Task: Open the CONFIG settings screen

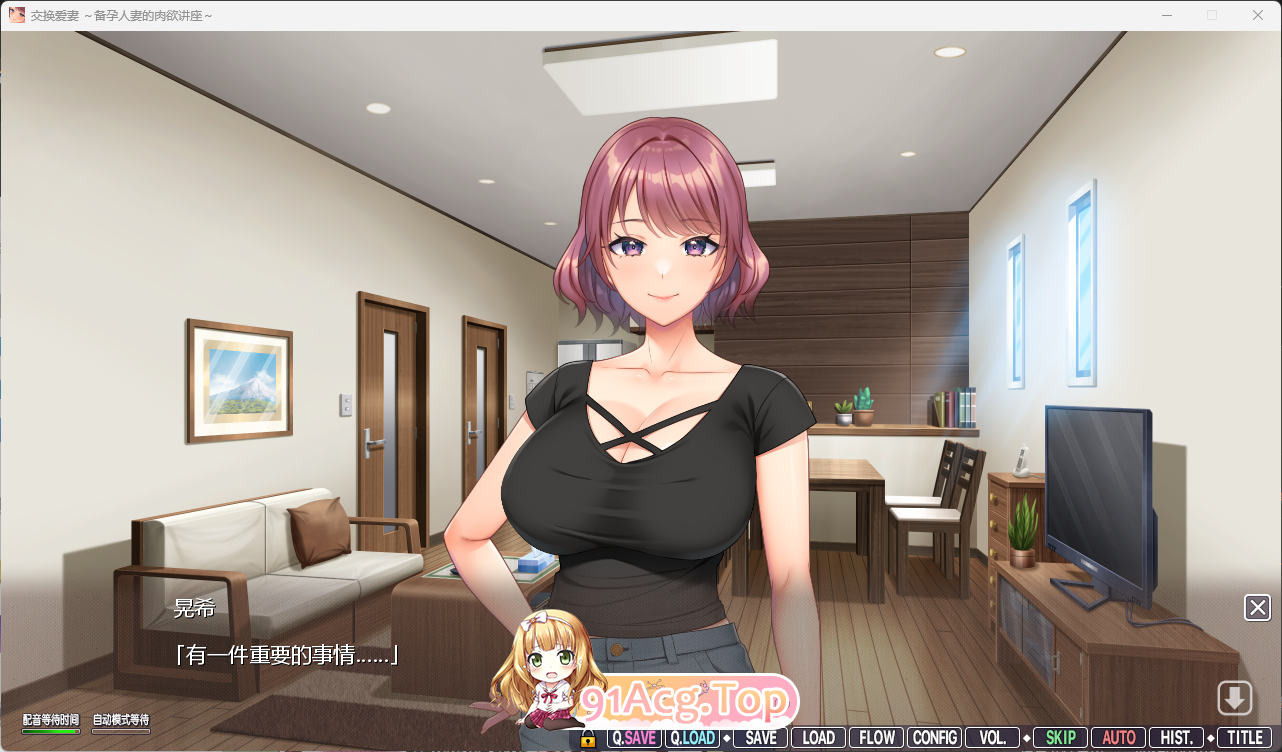Action: pyautogui.click(x=935, y=738)
